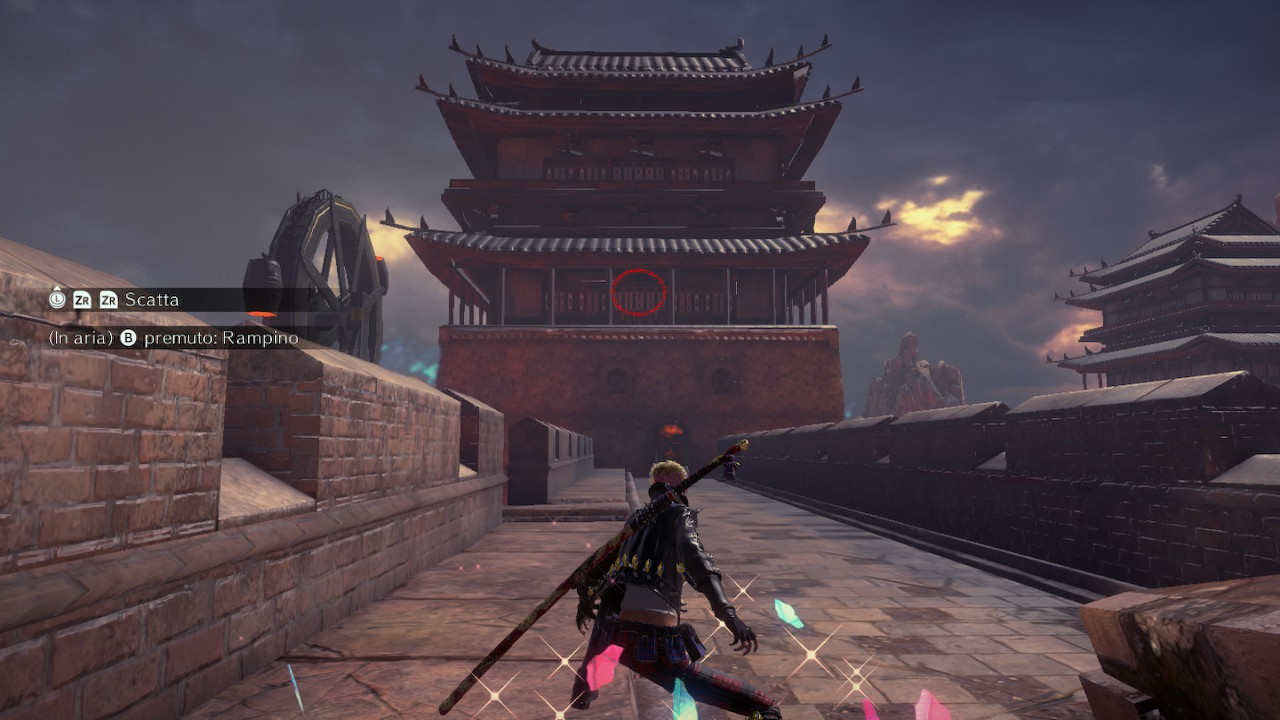The image size is (1280, 720).
Task: Select the premuto: Rampino text label
Action: [x=222, y=337]
